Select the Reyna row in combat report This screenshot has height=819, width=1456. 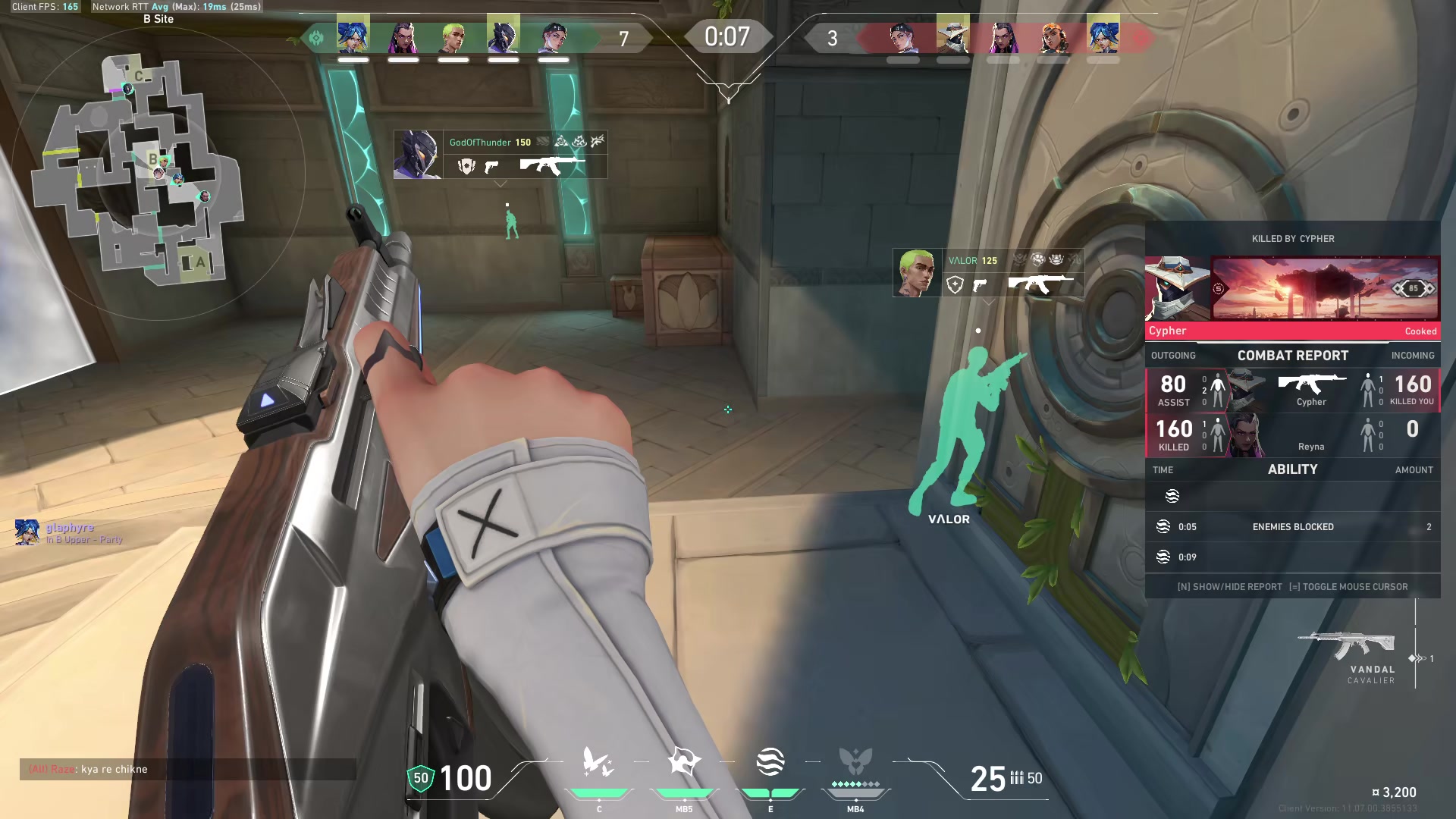(x=1292, y=435)
